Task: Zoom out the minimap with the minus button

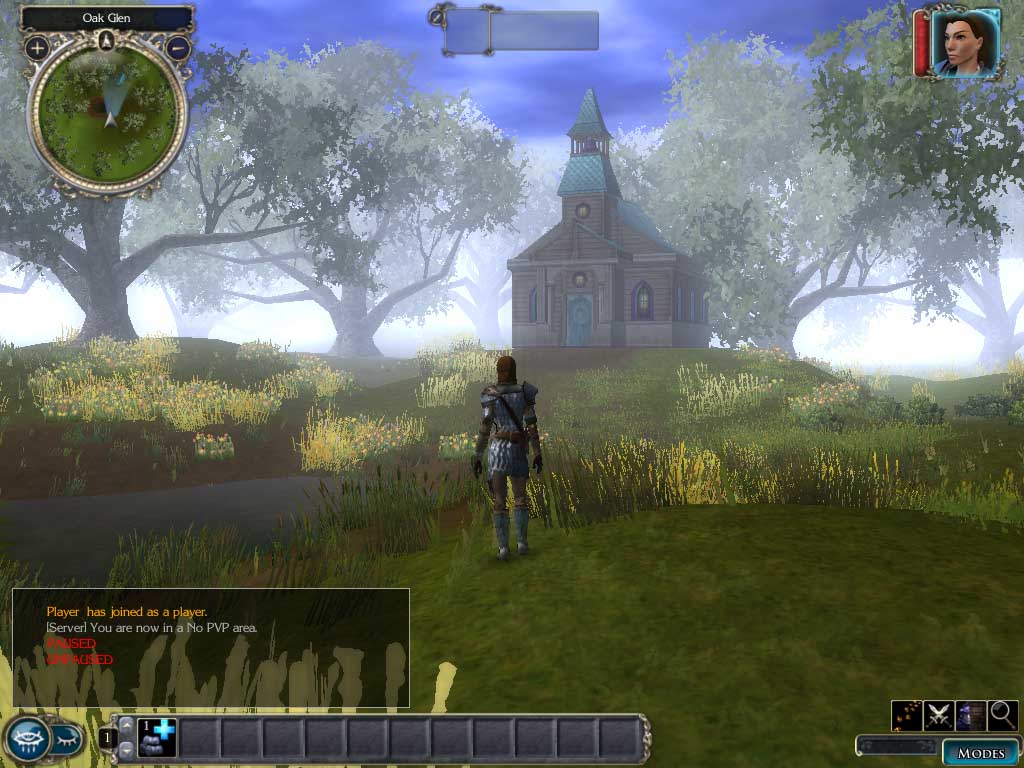Action: 178,47
